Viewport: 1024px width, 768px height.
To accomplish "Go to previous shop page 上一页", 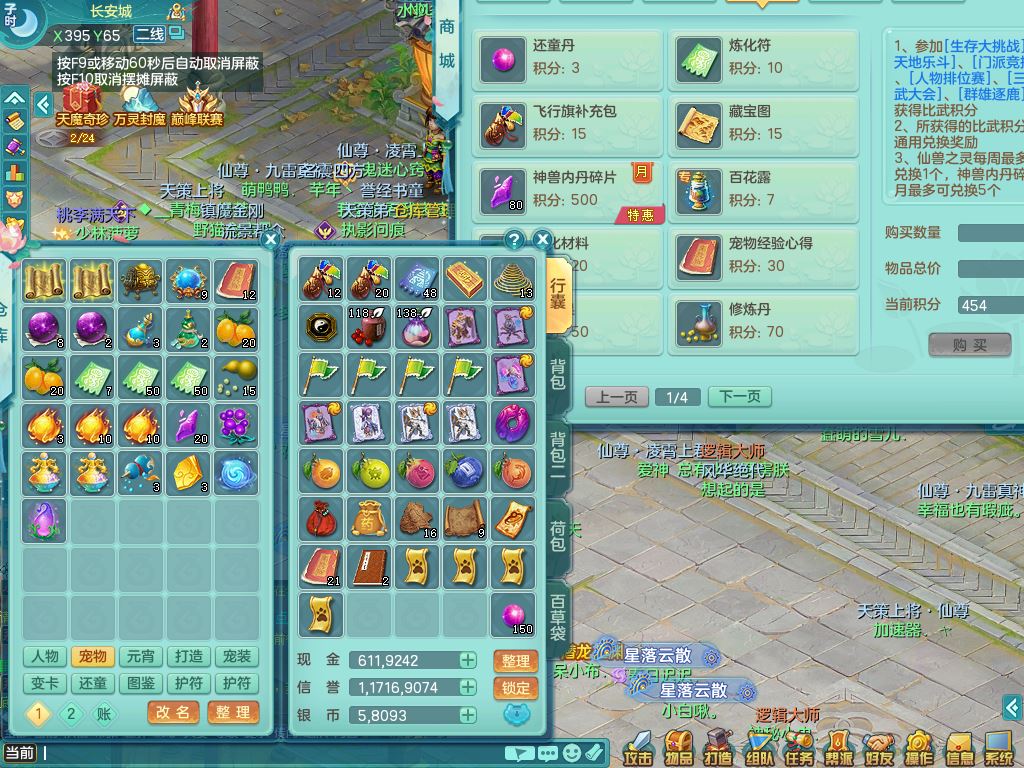I will (616, 397).
